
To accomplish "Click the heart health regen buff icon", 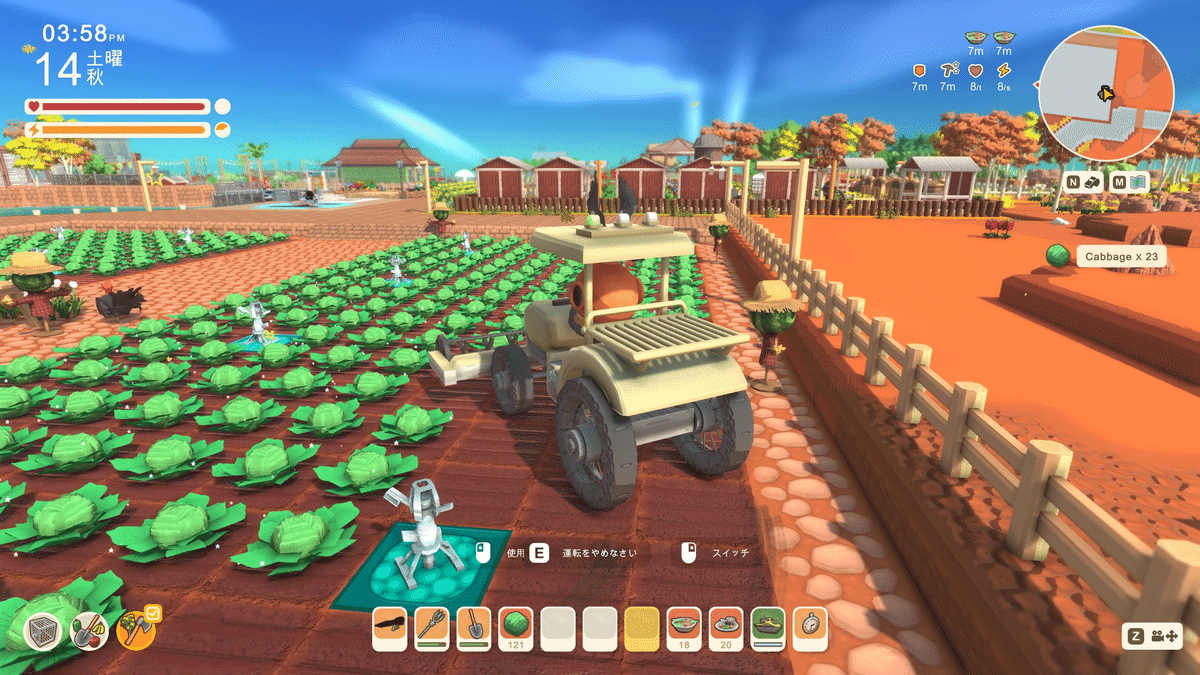I will tap(976, 70).
